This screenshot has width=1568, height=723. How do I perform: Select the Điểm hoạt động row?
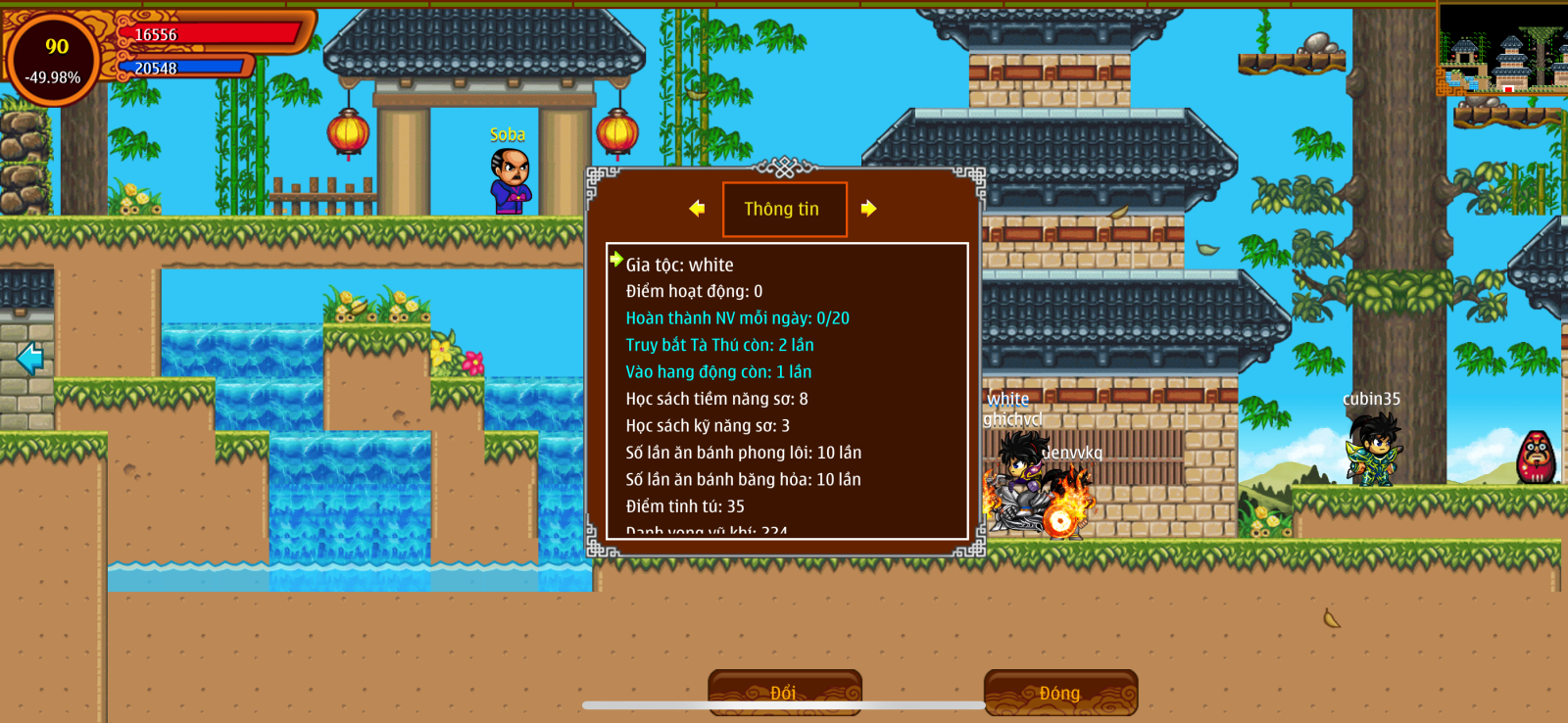click(x=694, y=291)
